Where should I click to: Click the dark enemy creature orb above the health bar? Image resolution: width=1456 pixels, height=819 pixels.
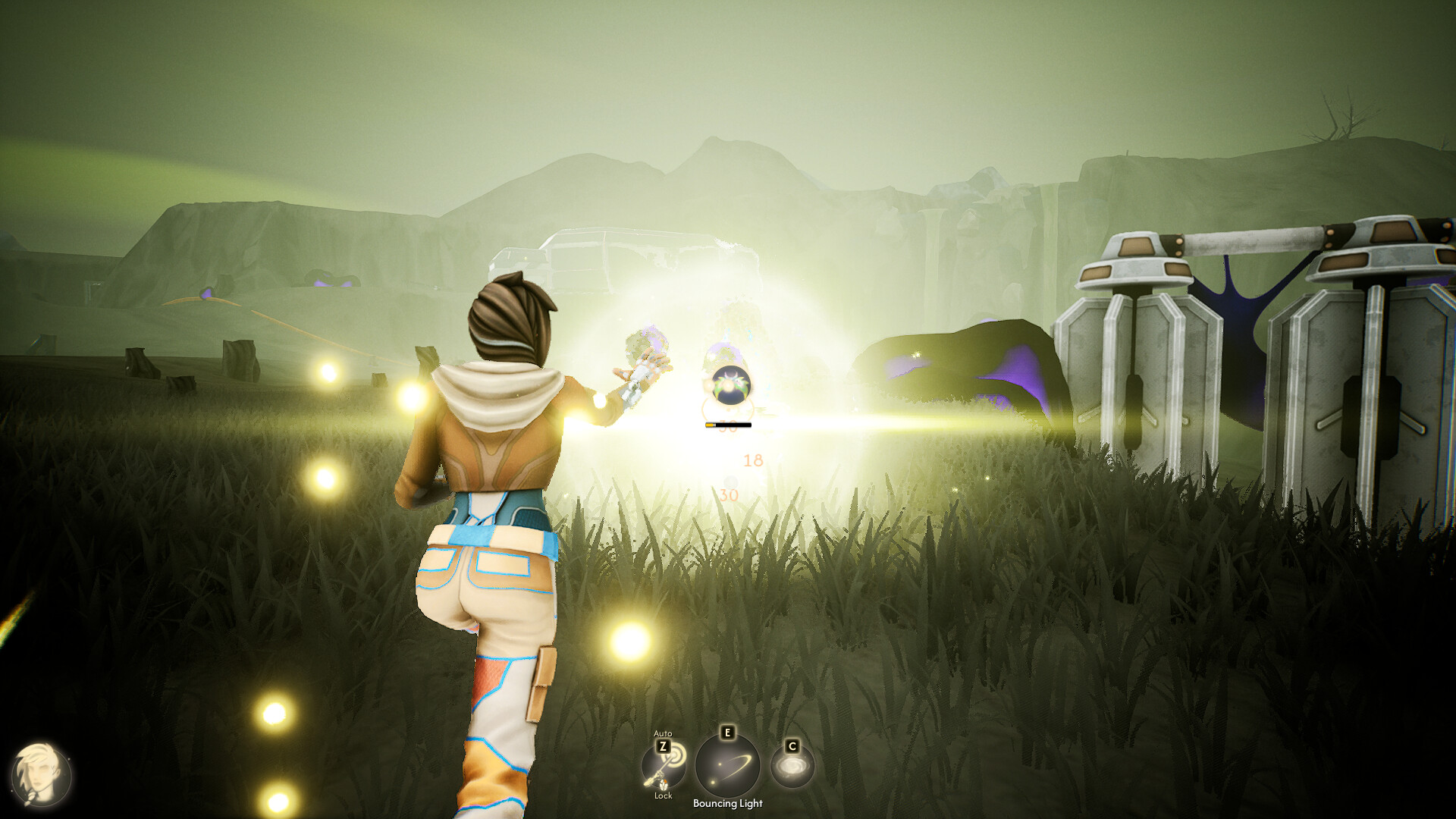tap(731, 384)
